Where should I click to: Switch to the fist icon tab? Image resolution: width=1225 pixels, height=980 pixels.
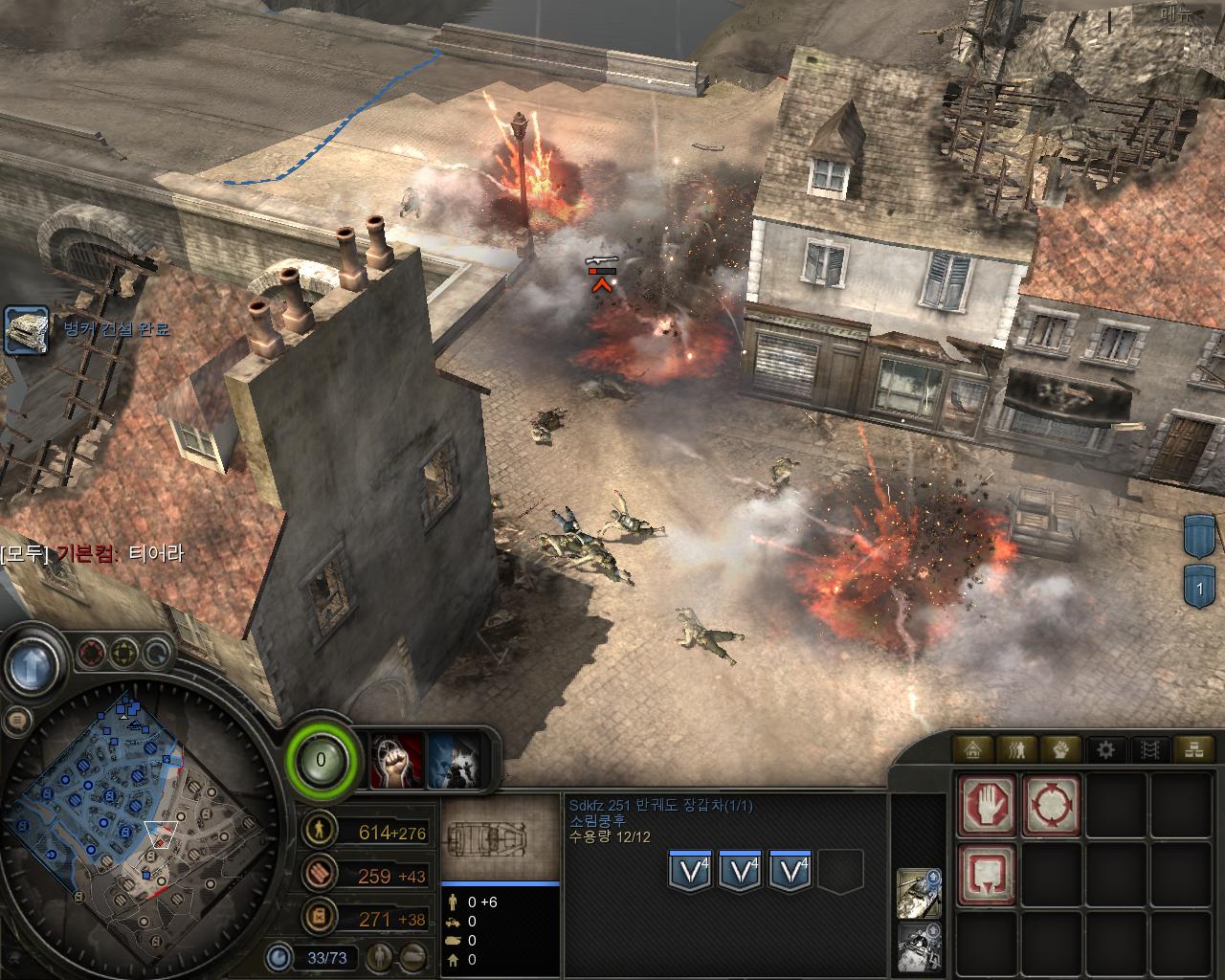(x=1061, y=749)
